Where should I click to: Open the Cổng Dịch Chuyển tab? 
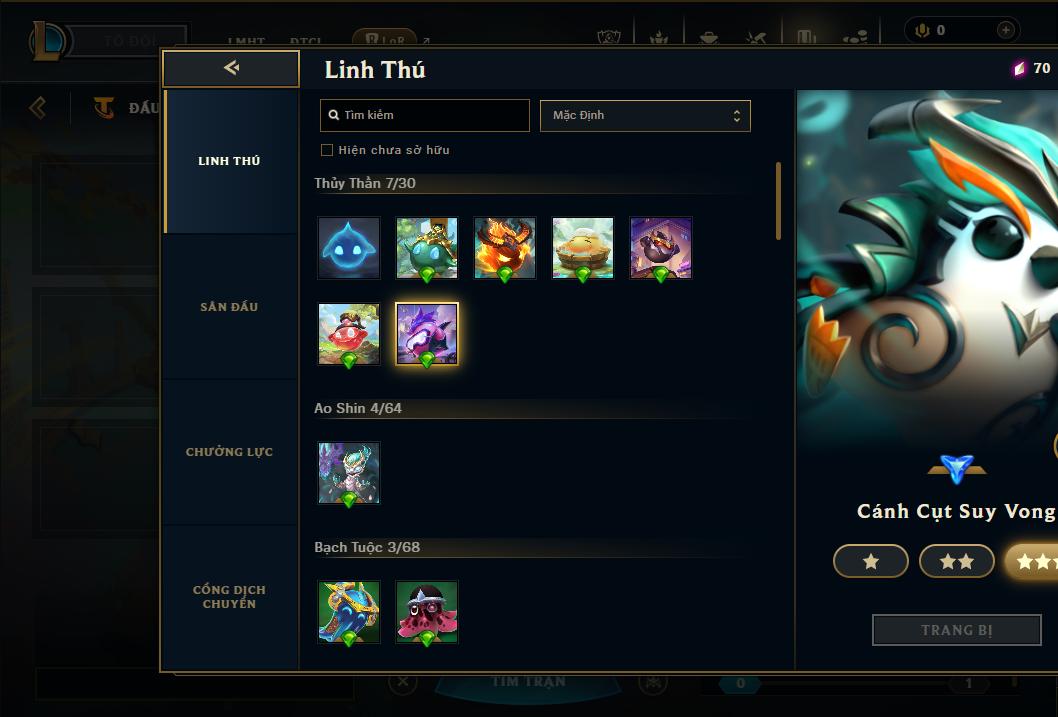tap(229, 597)
